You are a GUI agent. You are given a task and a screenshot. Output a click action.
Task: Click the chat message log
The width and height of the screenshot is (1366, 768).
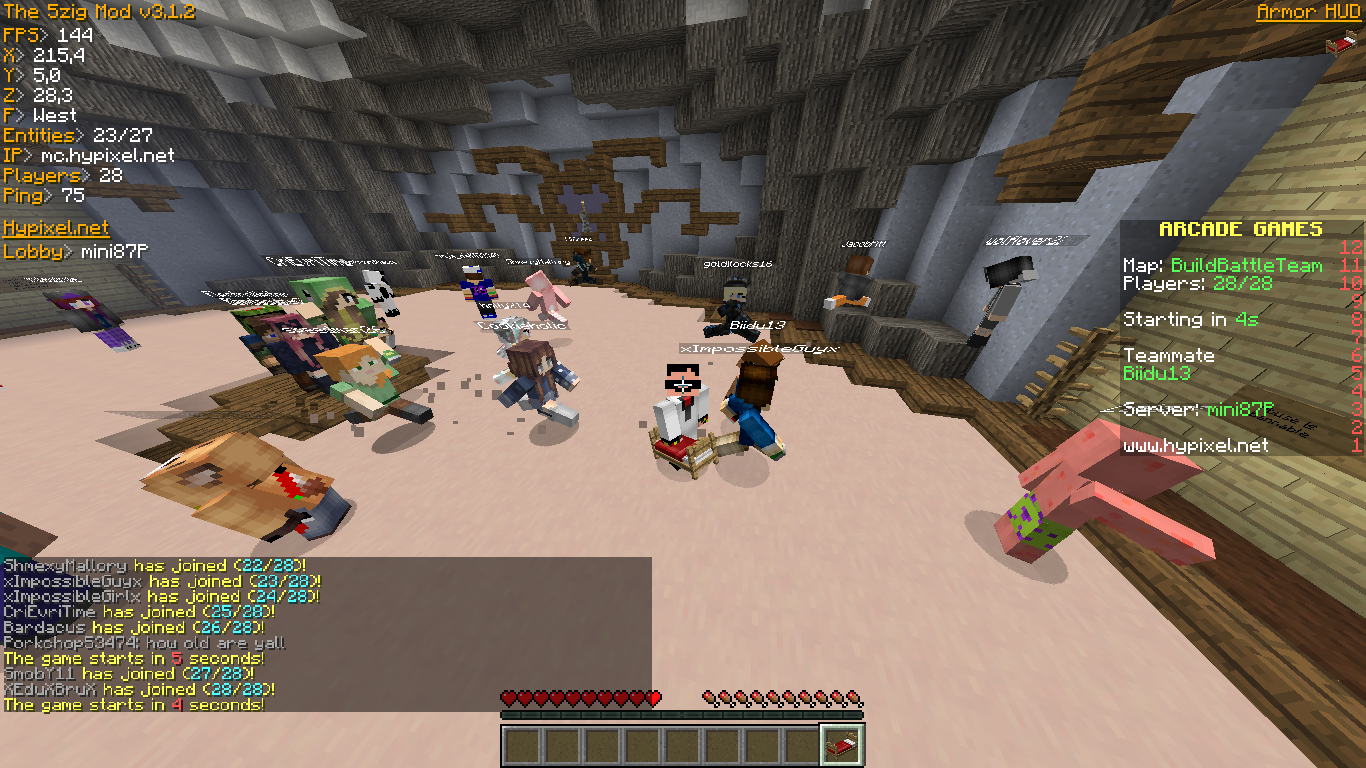point(326,634)
